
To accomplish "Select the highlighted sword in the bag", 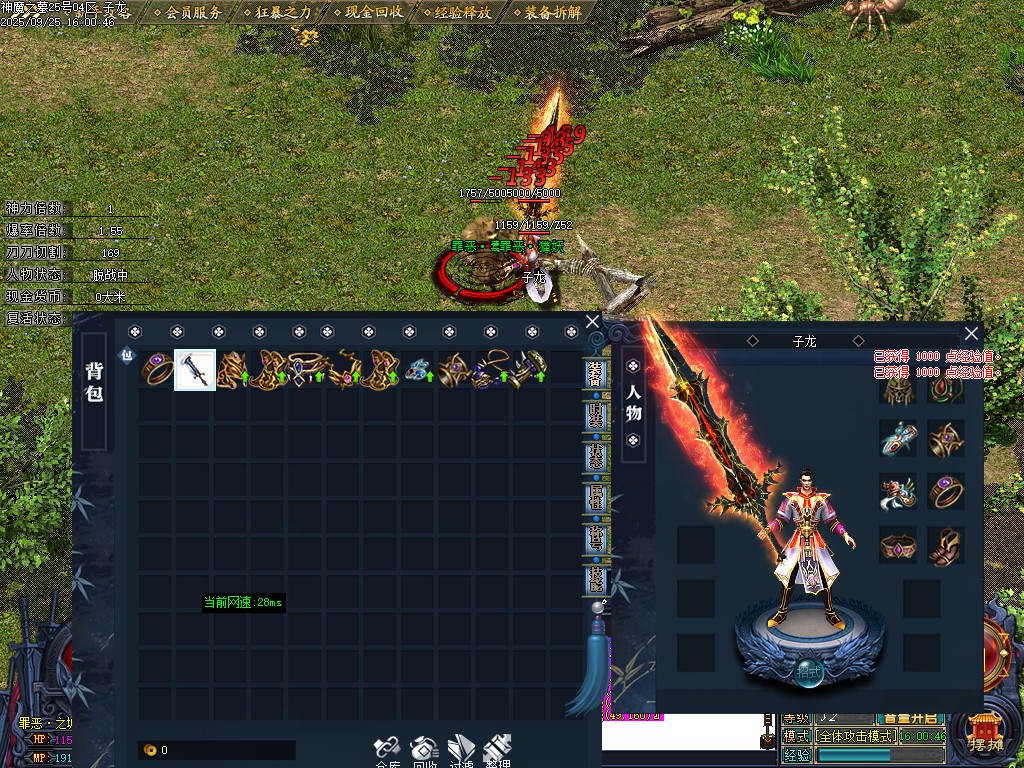I will (x=195, y=370).
